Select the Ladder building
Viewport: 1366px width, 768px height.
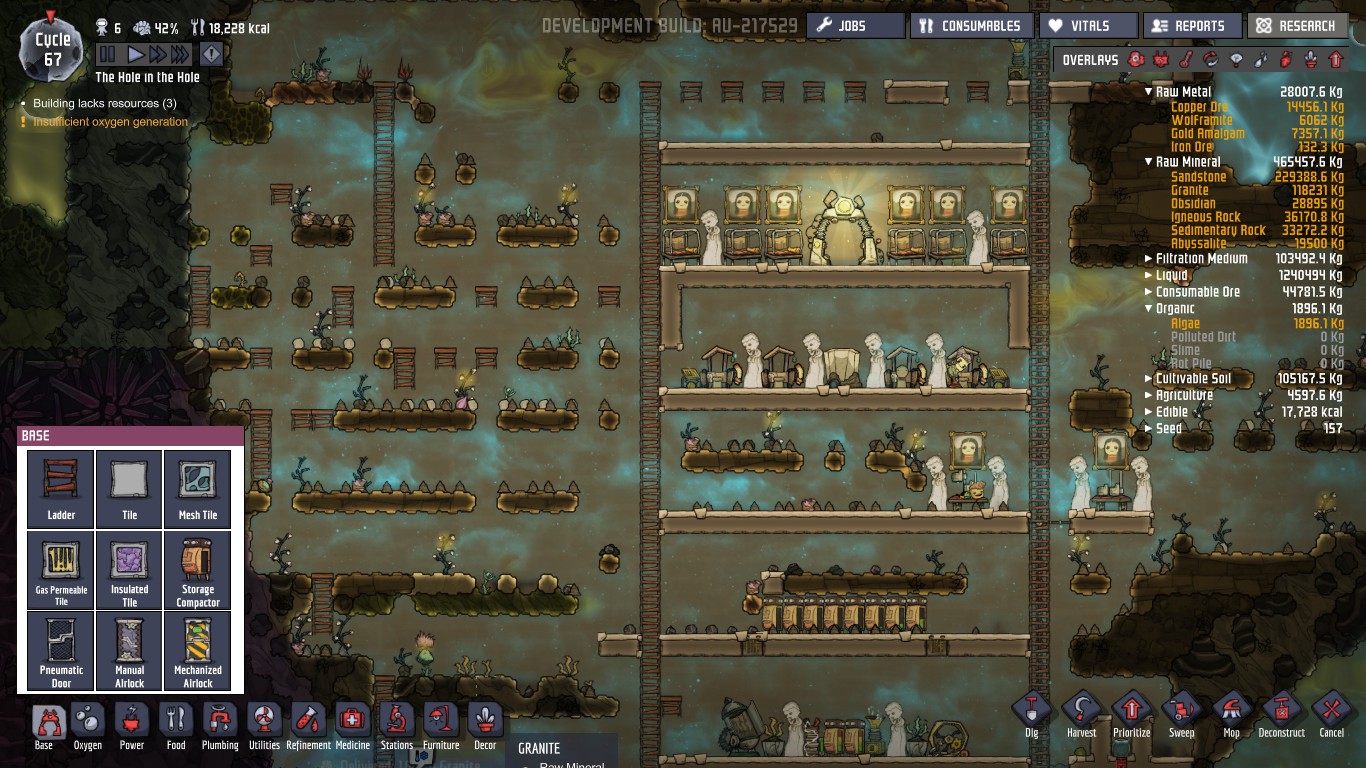click(61, 489)
